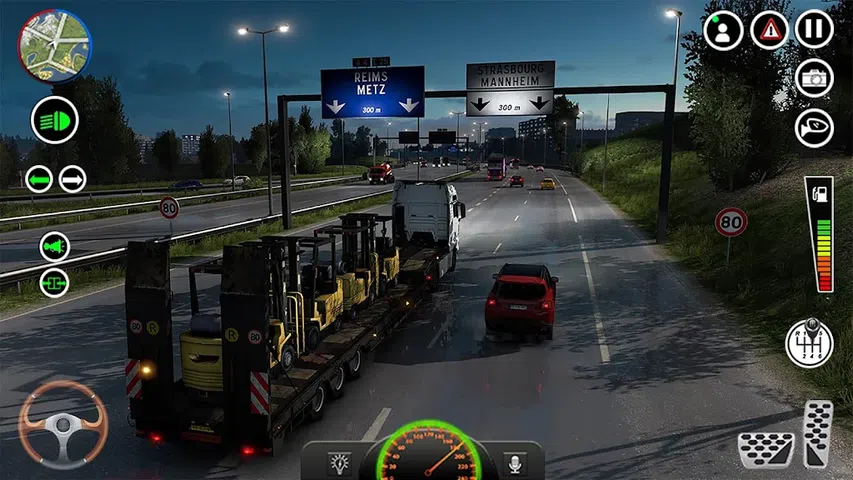Open the player profile button

(x=723, y=30)
